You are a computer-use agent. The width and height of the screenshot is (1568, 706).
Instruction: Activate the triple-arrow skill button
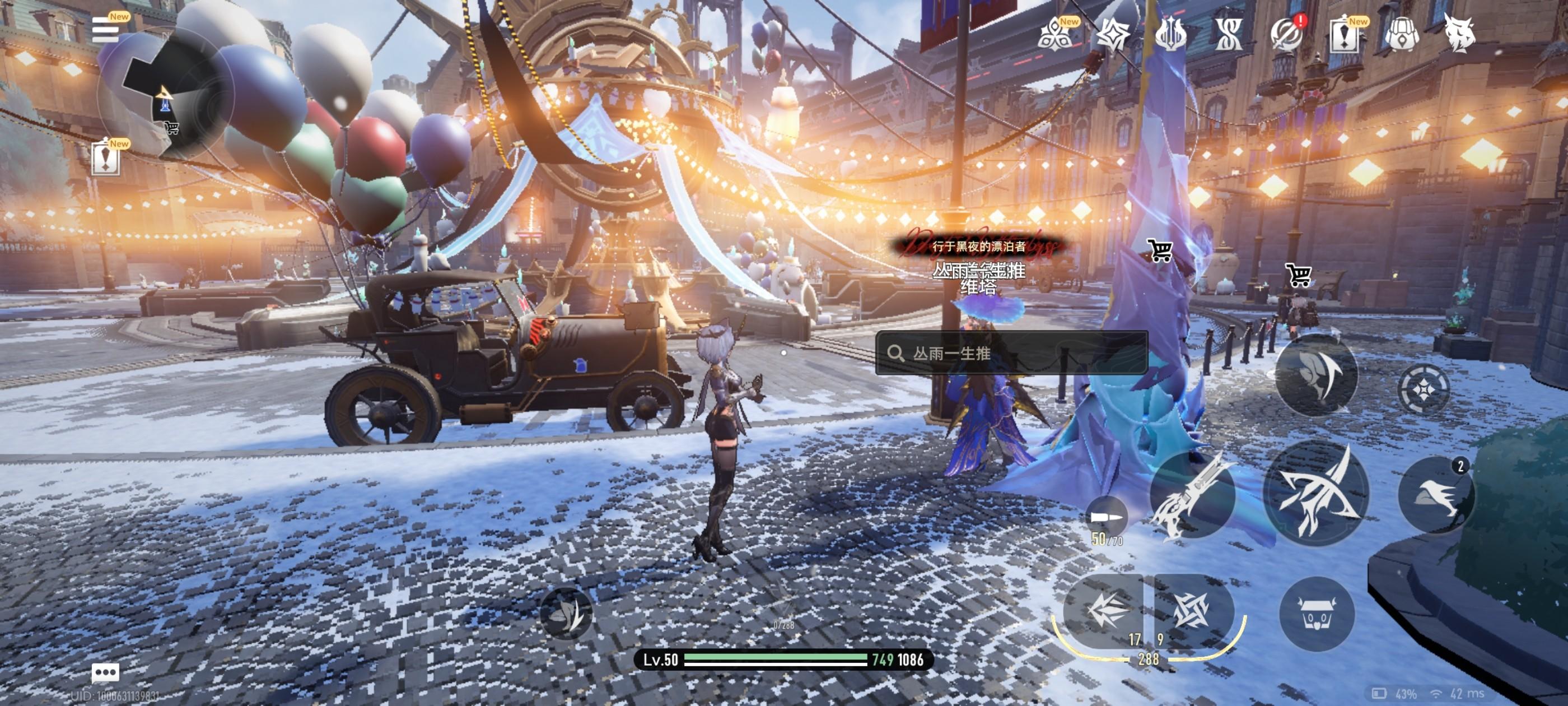pos(1104,610)
